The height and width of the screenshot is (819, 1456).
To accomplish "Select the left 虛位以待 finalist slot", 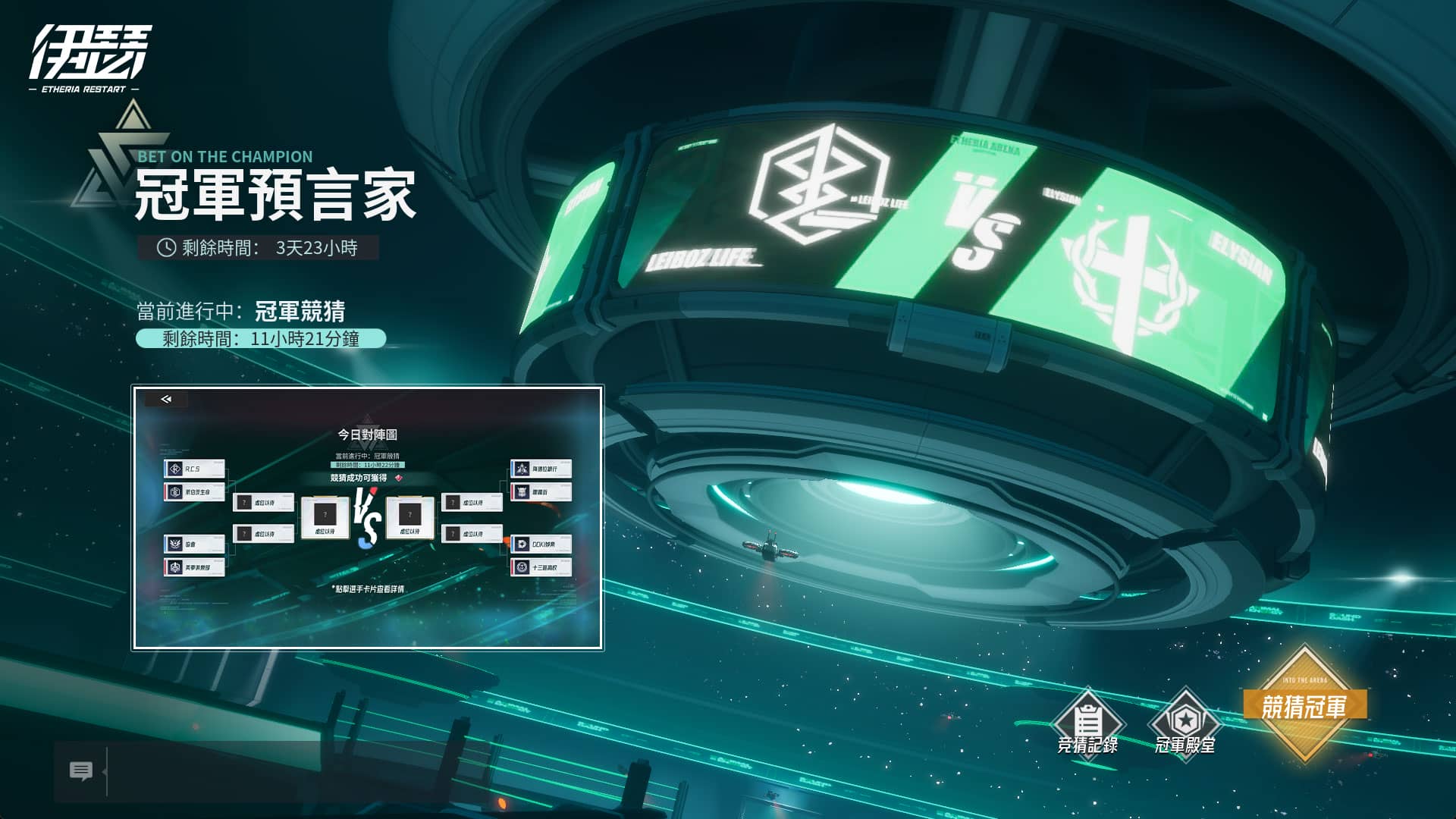I will point(325,516).
